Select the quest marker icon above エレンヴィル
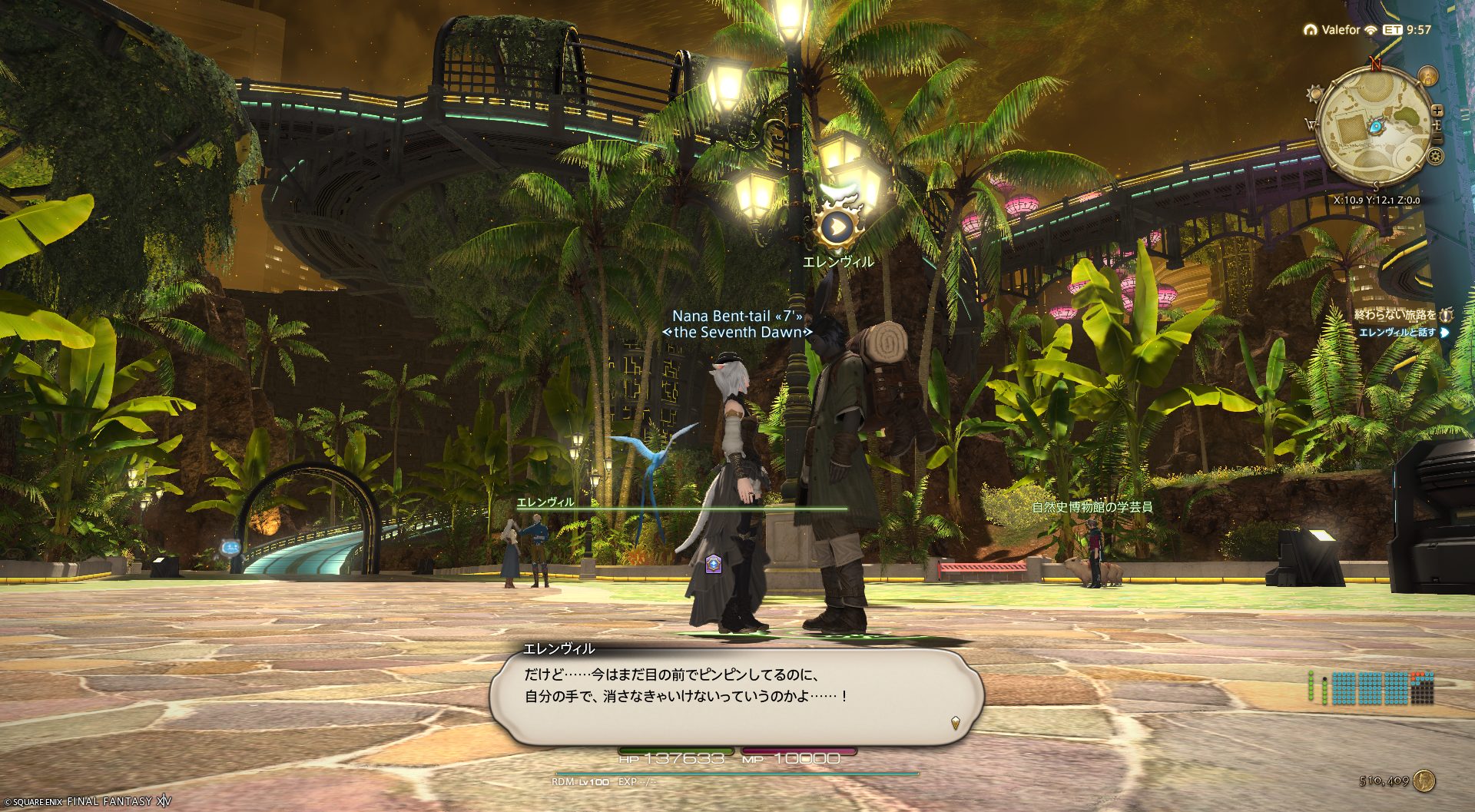Viewport: 1475px width, 812px height. (838, 226)
